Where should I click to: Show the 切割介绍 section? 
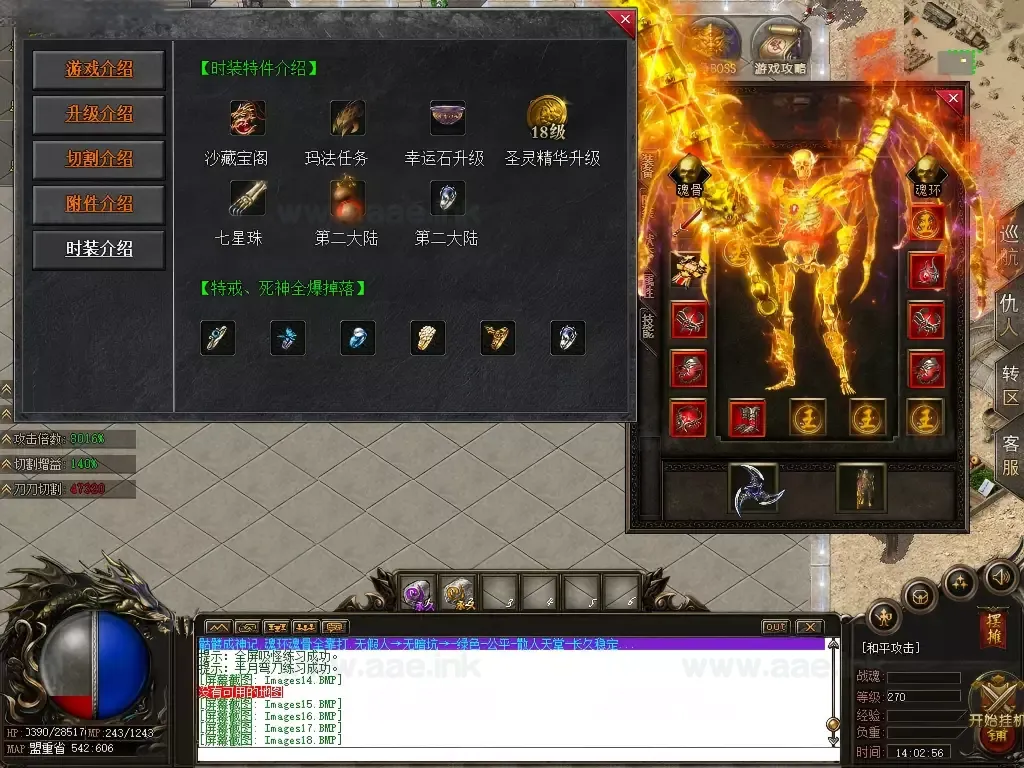click(99, 159)
